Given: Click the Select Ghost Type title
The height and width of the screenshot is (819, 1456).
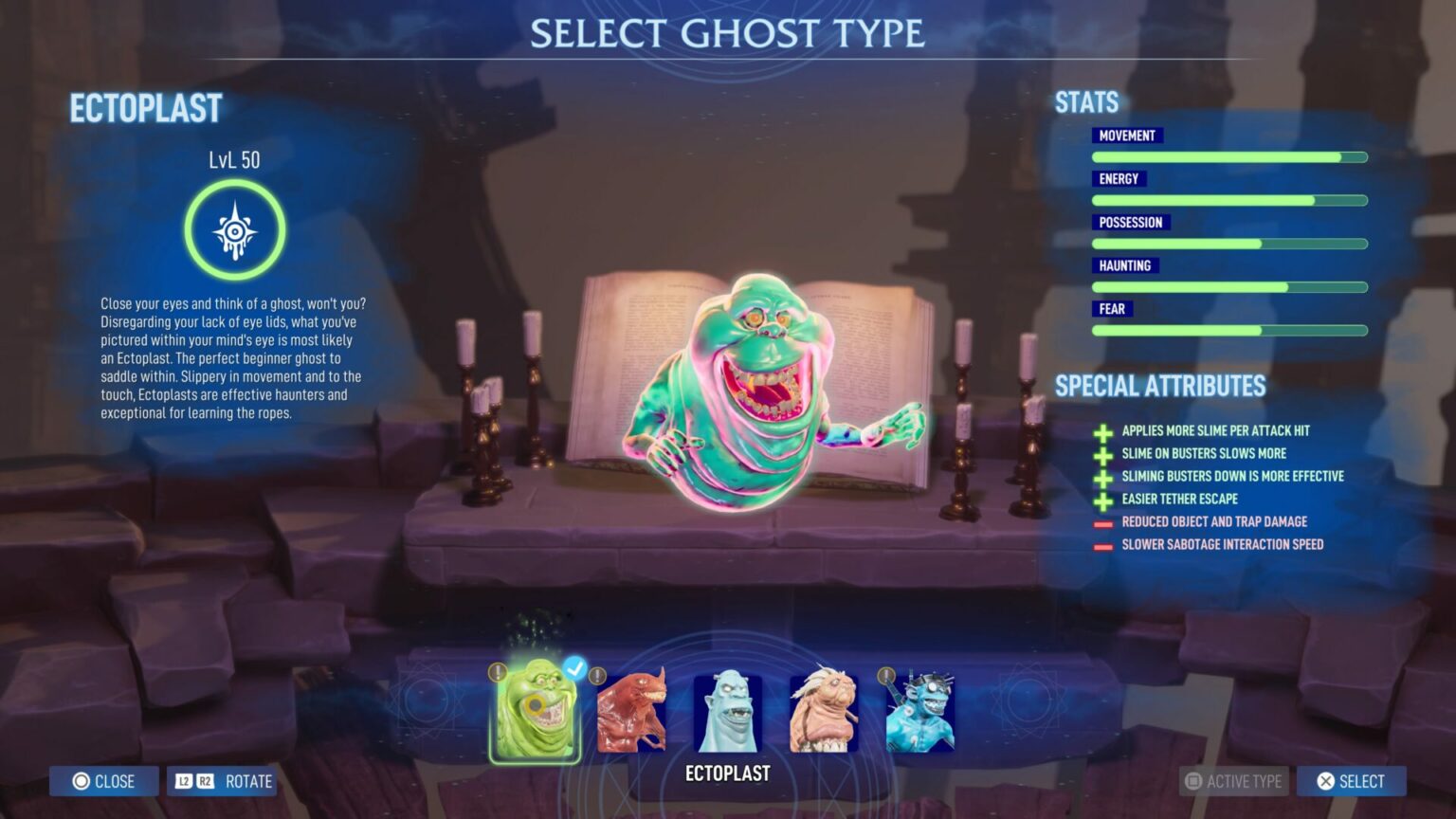Looking at the screenshot, I should (726, 32).
